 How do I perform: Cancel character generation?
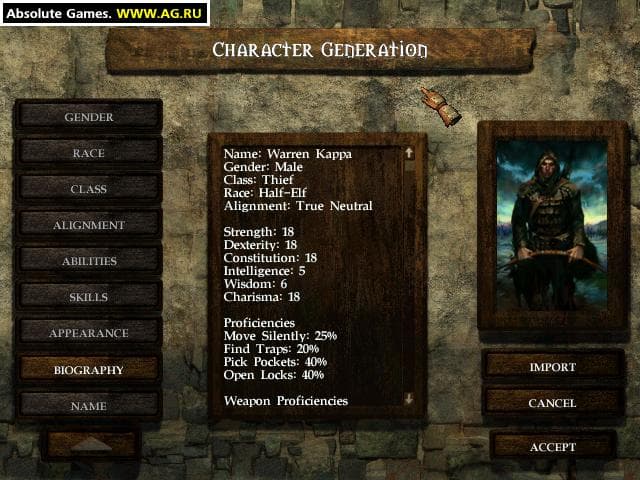tap(552, 403)
